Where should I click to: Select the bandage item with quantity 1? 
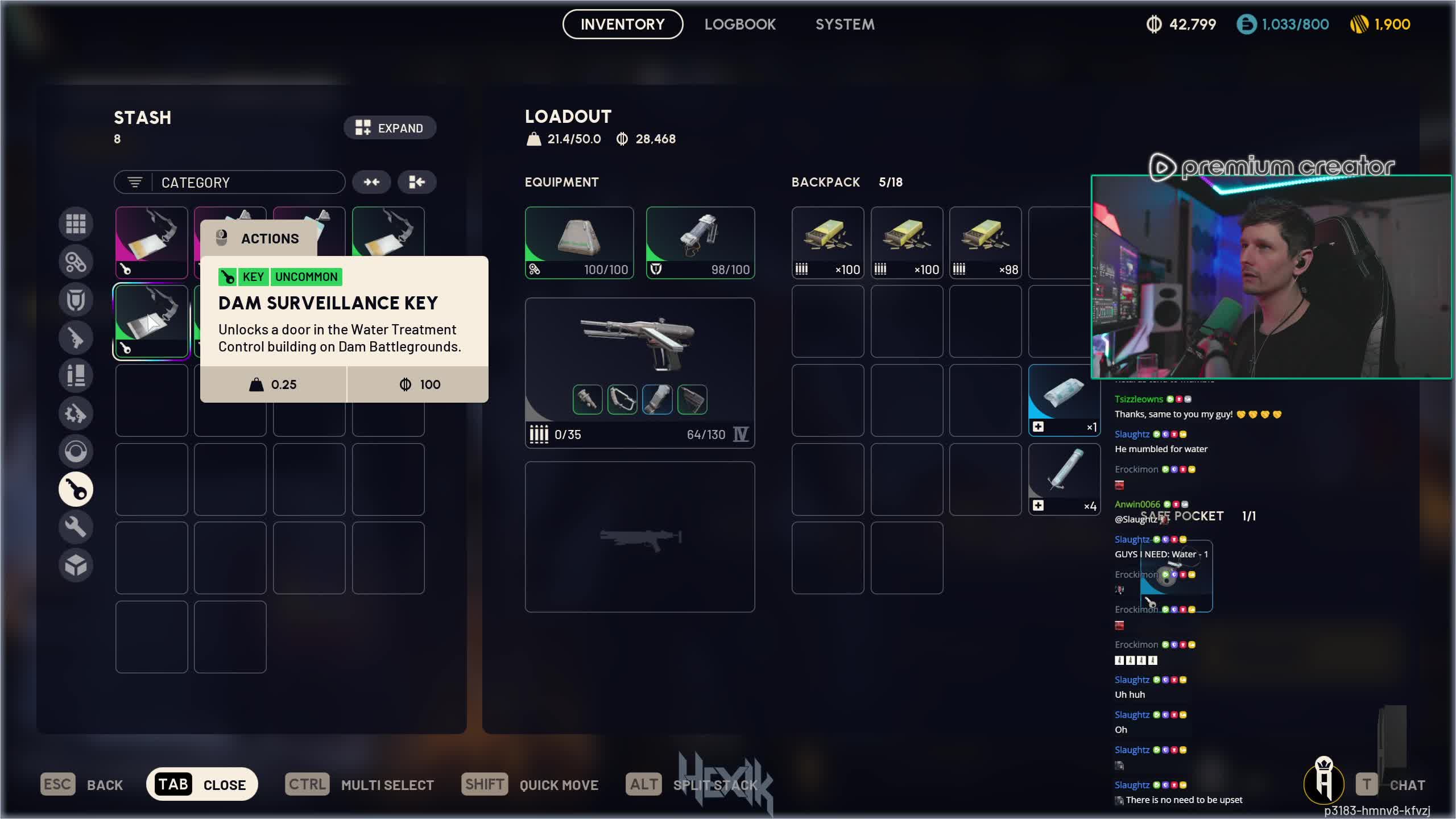coord(1064,400)
